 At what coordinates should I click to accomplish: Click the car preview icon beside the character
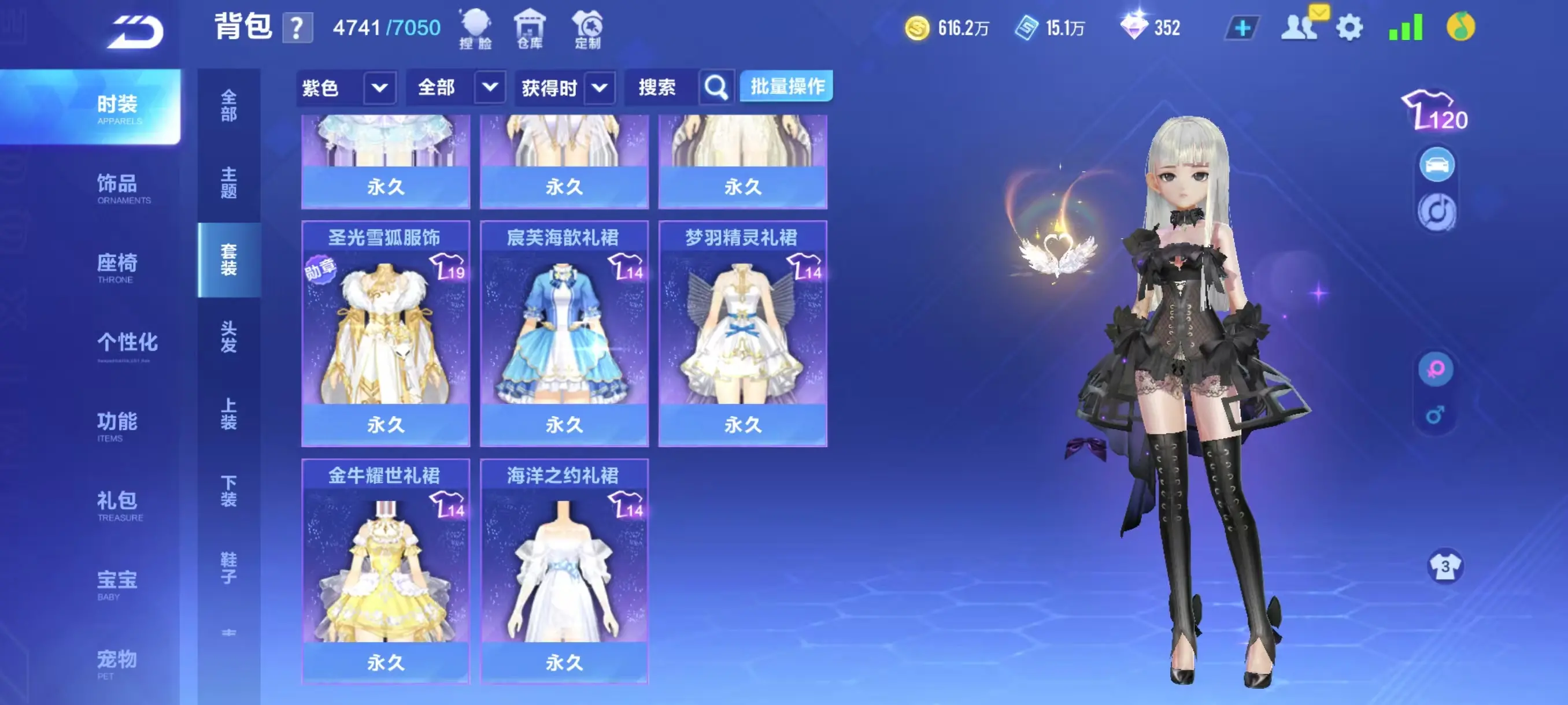coord(1437,163)
